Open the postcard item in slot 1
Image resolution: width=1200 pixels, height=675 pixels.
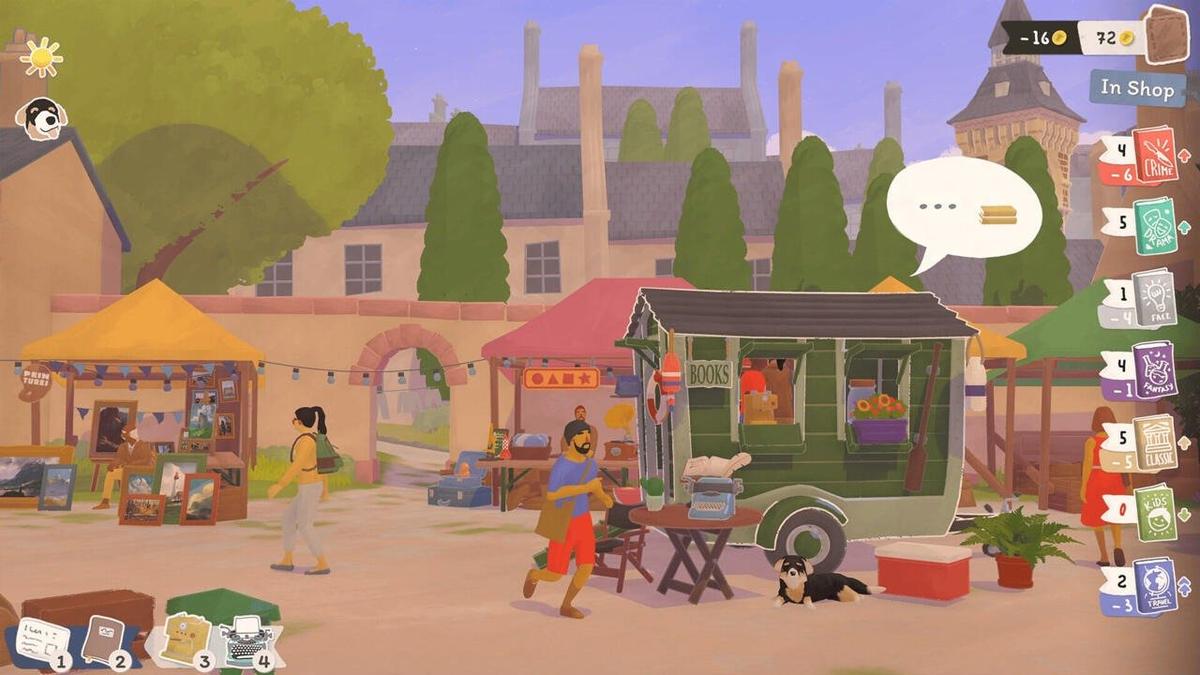[x=41, y=640]
